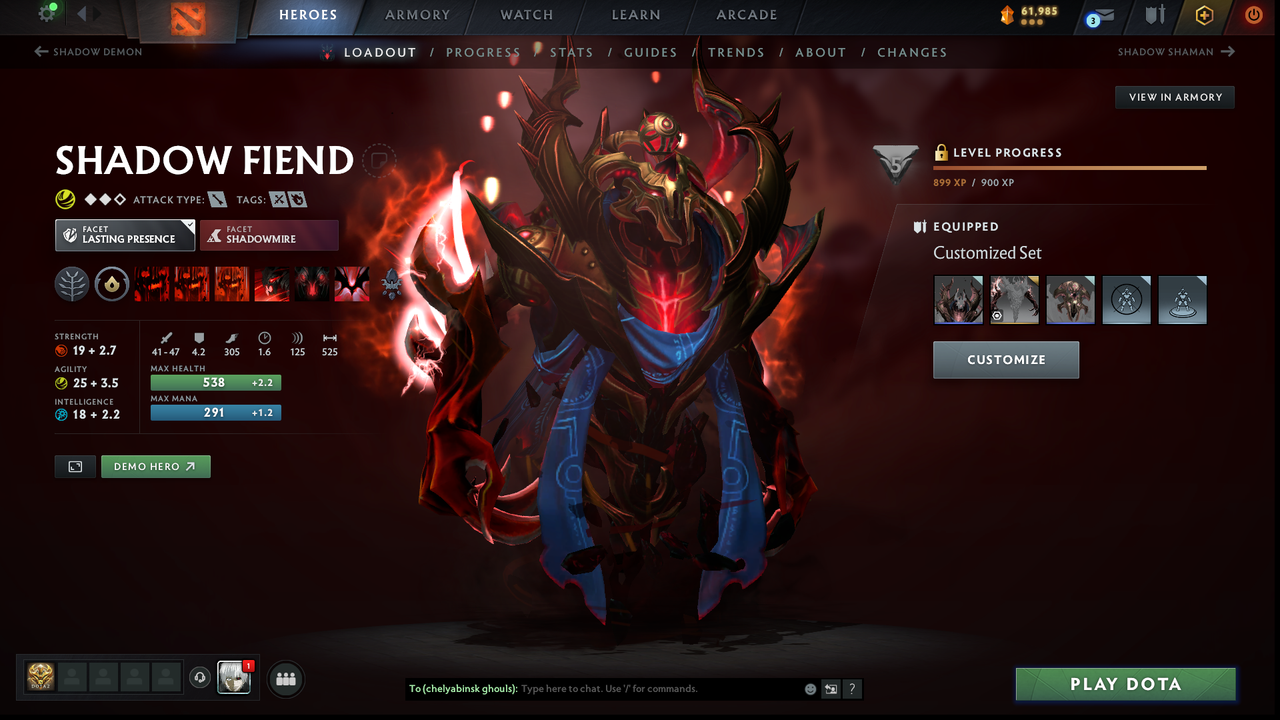
Task: Expand the chat emoticon picker
Action: click(810, 688)
